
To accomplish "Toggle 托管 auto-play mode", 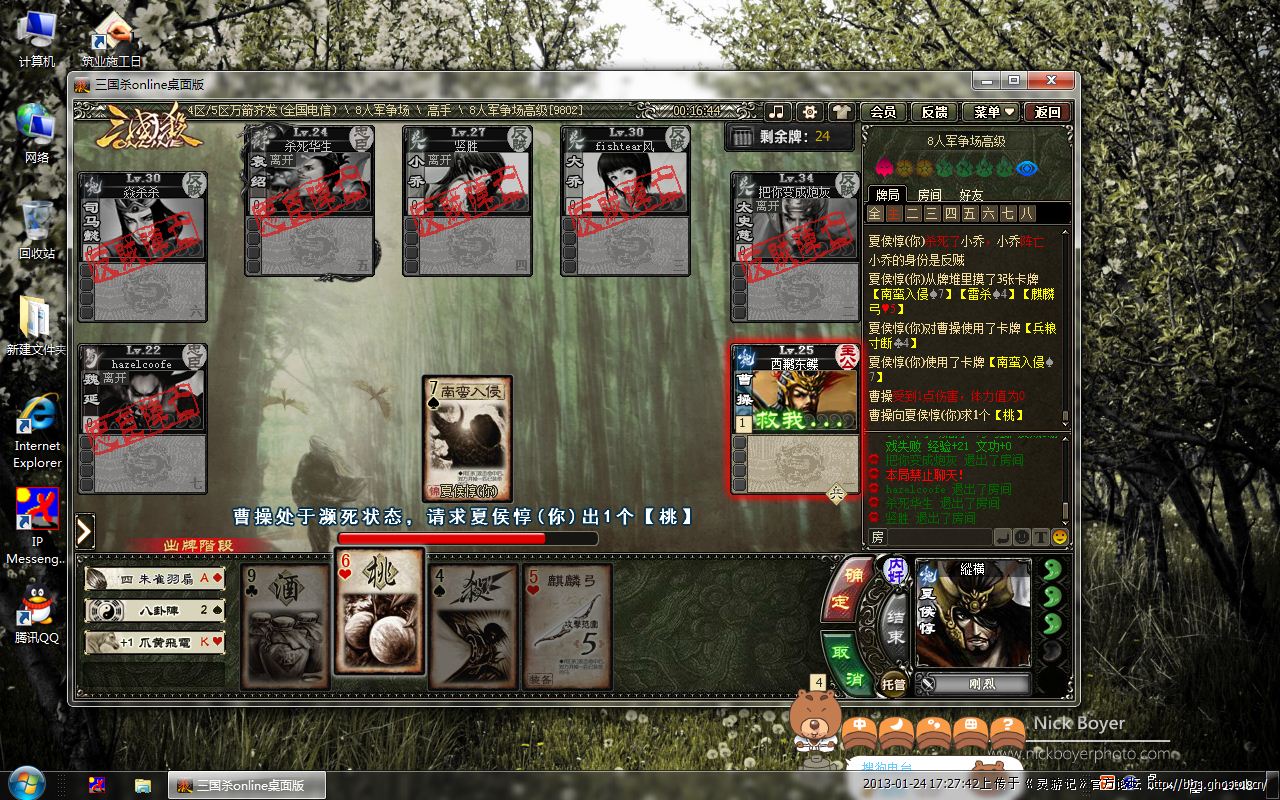I will click(893, 684).
